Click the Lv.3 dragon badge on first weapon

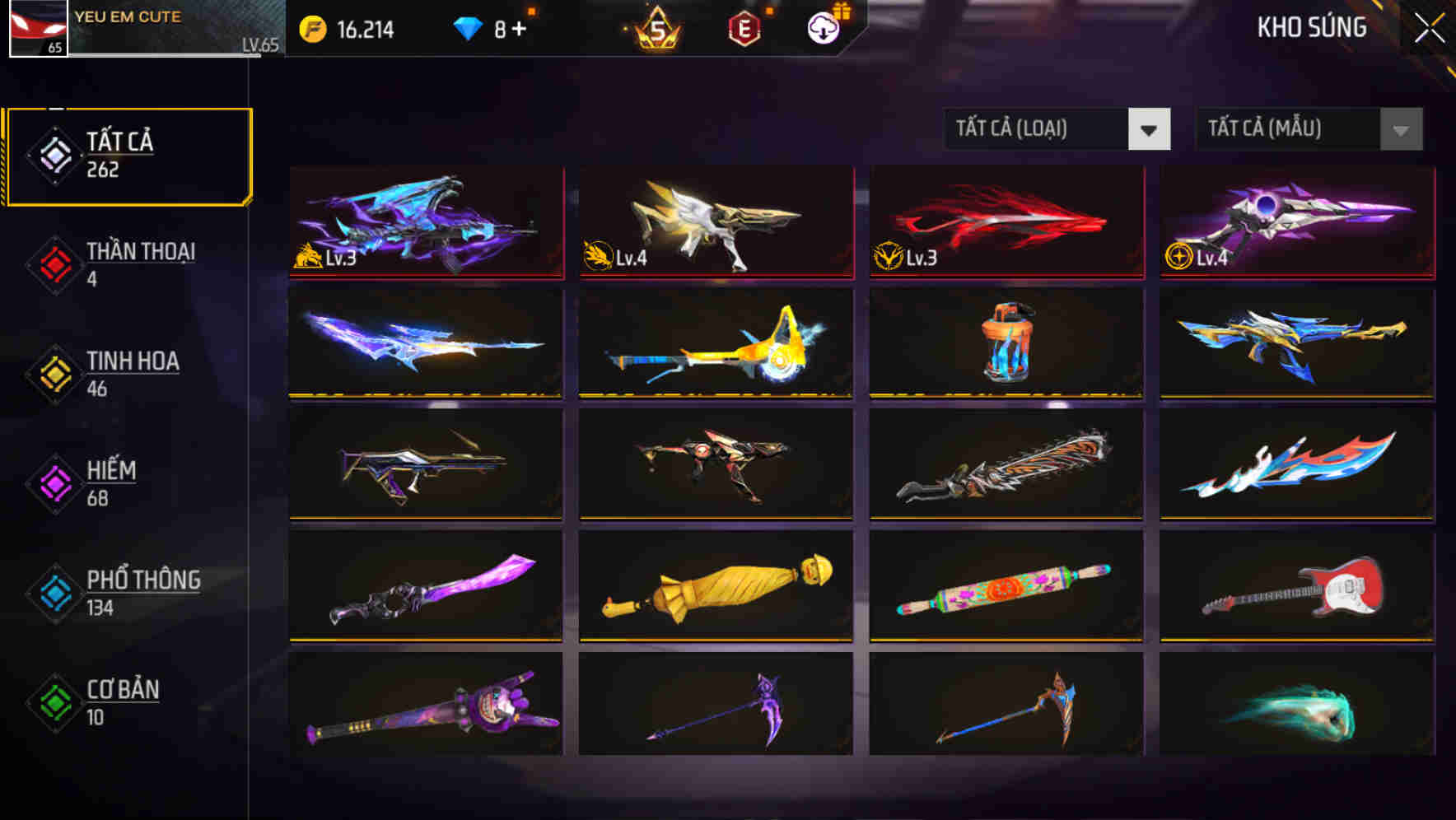click(x=308, y=258)
